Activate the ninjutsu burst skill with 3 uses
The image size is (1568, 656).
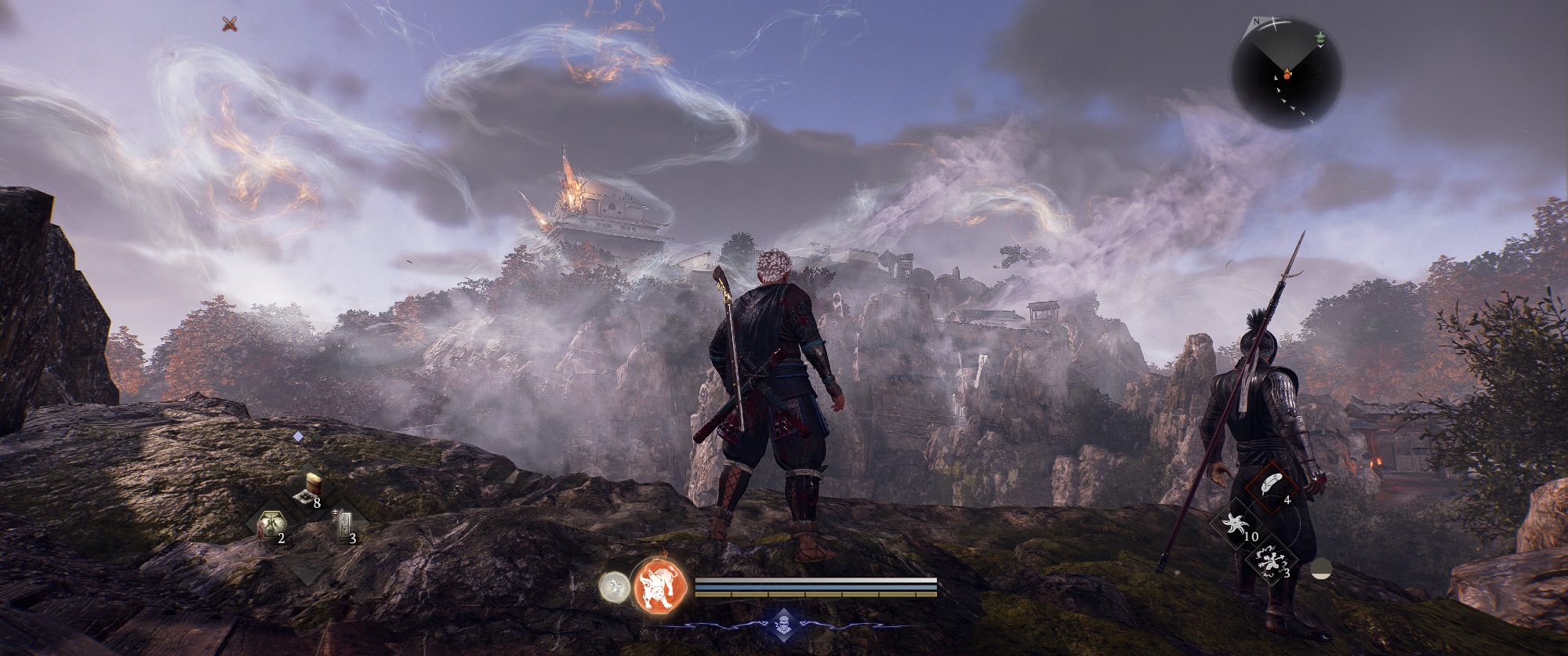(1269, 560)
